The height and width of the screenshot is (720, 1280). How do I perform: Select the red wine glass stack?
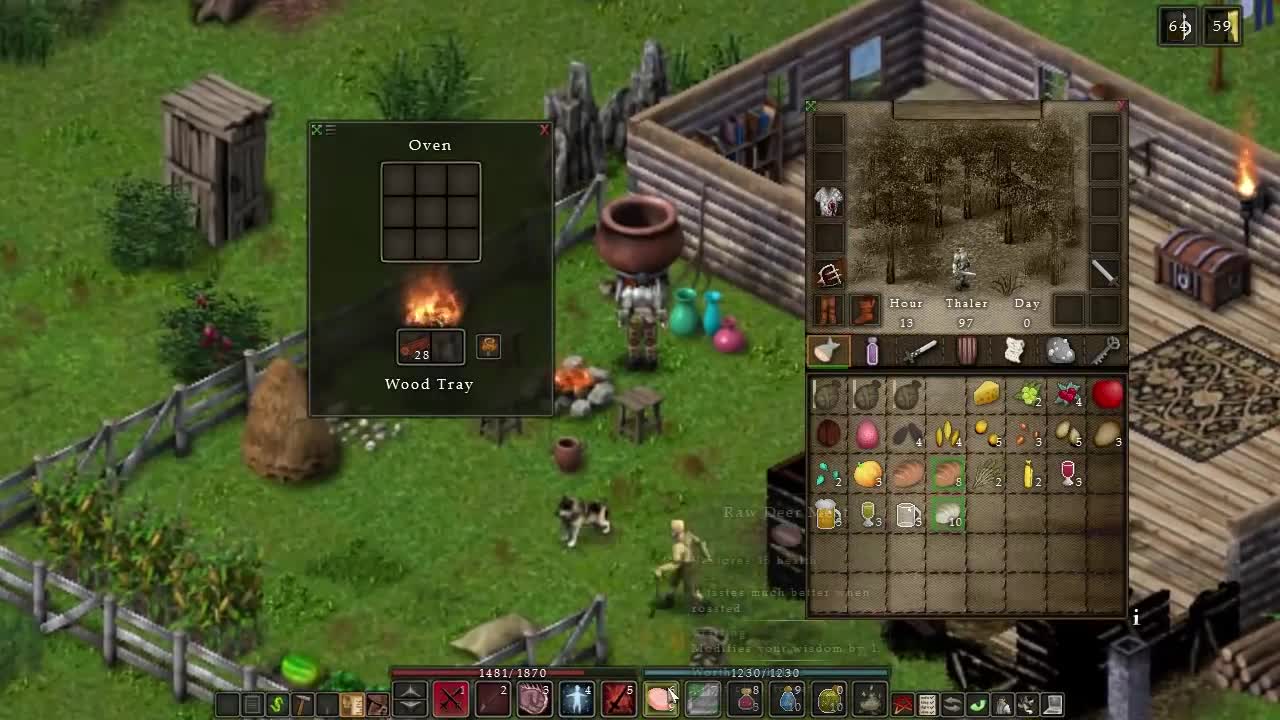pyautogui.click(x=1068, y=474)
